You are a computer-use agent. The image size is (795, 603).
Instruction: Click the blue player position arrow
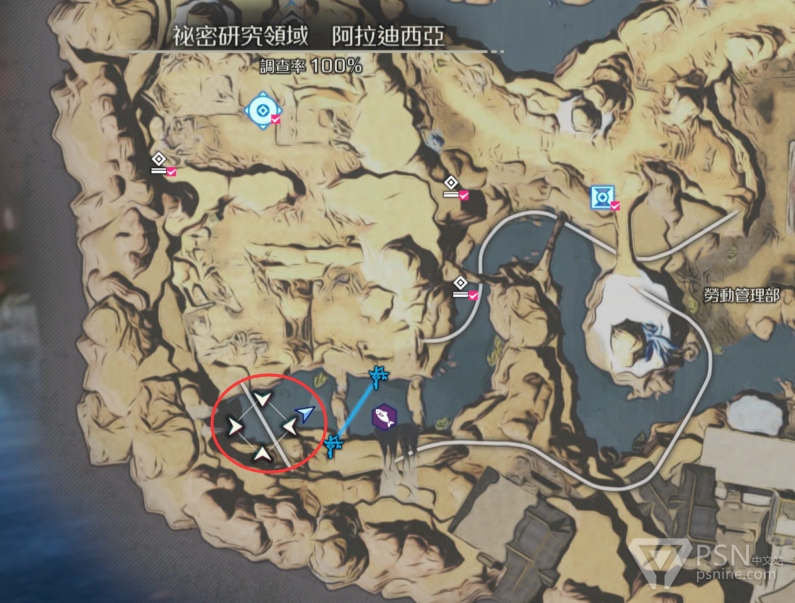307,413
